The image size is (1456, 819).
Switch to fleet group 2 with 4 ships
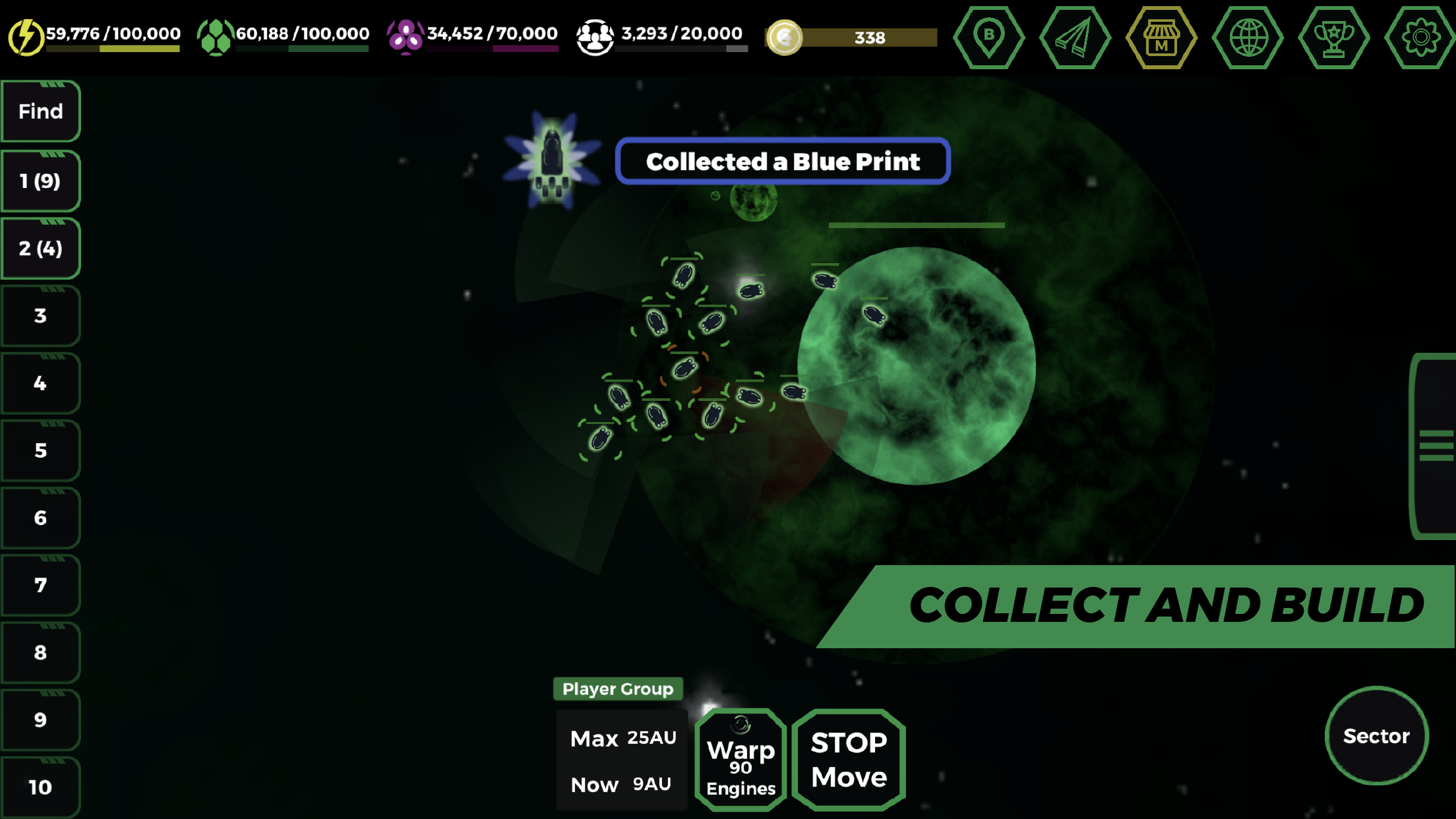click(x=40, y=249)
